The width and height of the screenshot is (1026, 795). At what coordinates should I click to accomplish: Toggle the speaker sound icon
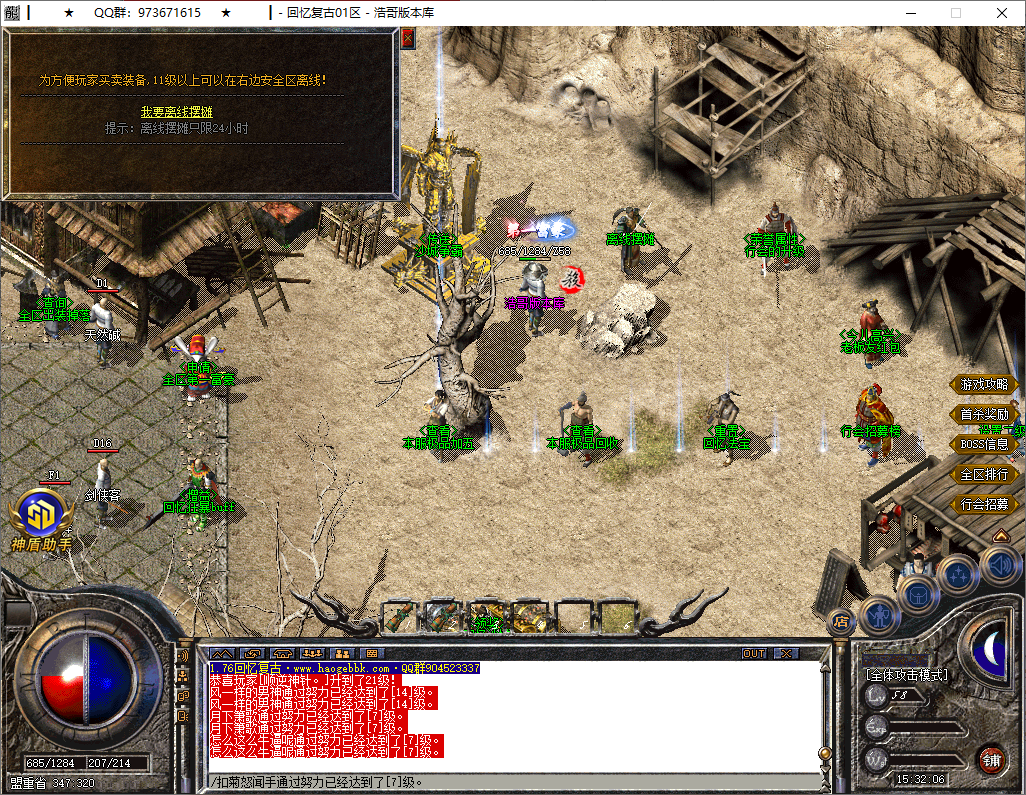point(1000,565)
